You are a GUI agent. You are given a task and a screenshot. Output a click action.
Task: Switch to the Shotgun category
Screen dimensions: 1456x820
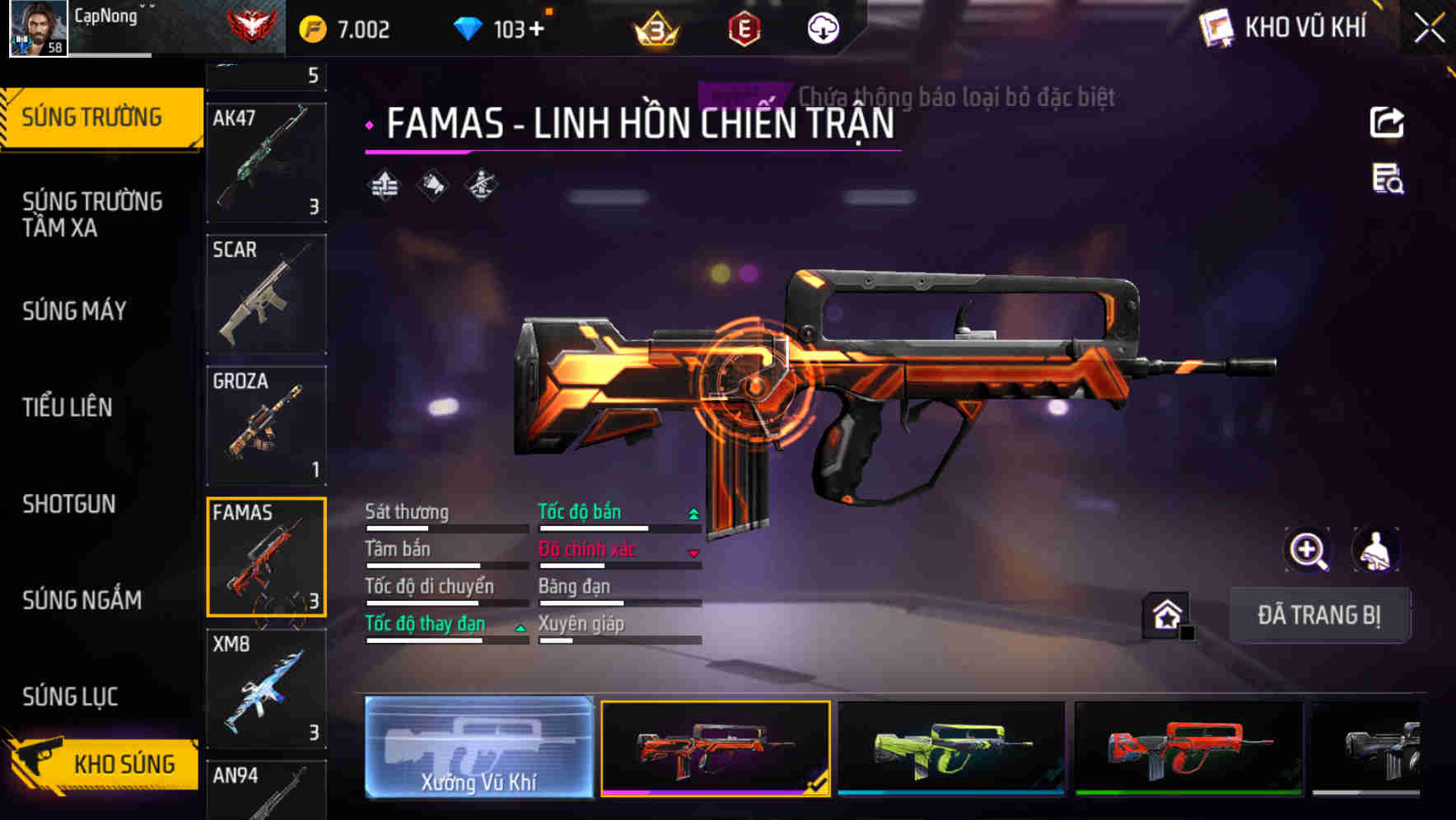pyautogui.click(x=69, y=504)
